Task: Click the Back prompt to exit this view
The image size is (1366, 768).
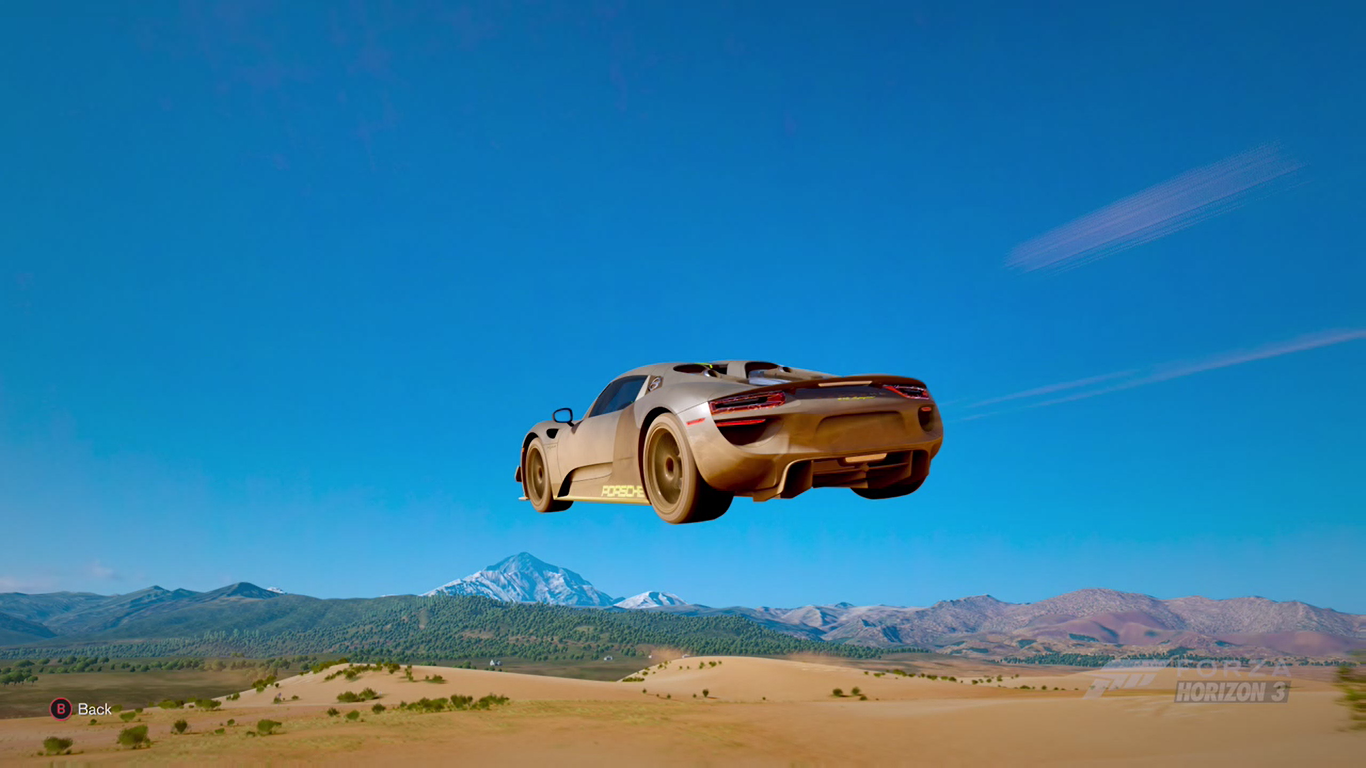Action: [x=80, y=708]
